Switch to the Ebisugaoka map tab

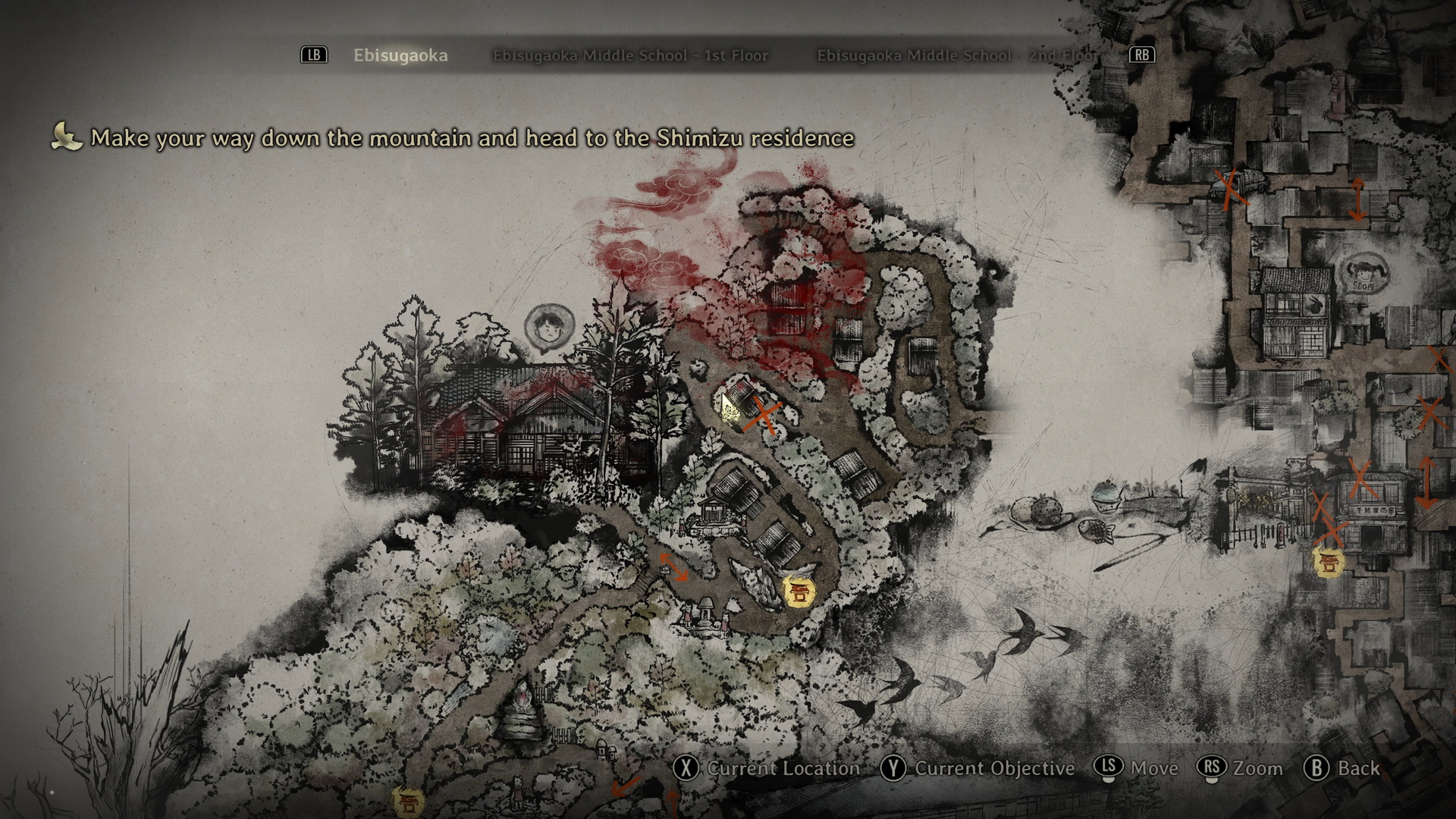(x=400, y=55)
